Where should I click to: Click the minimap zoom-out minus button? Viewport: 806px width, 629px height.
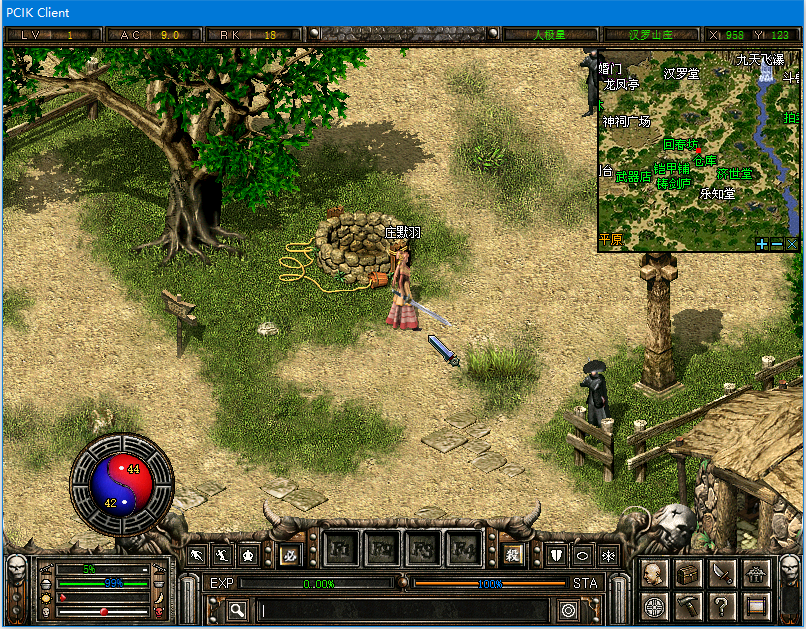coord(777,243)
